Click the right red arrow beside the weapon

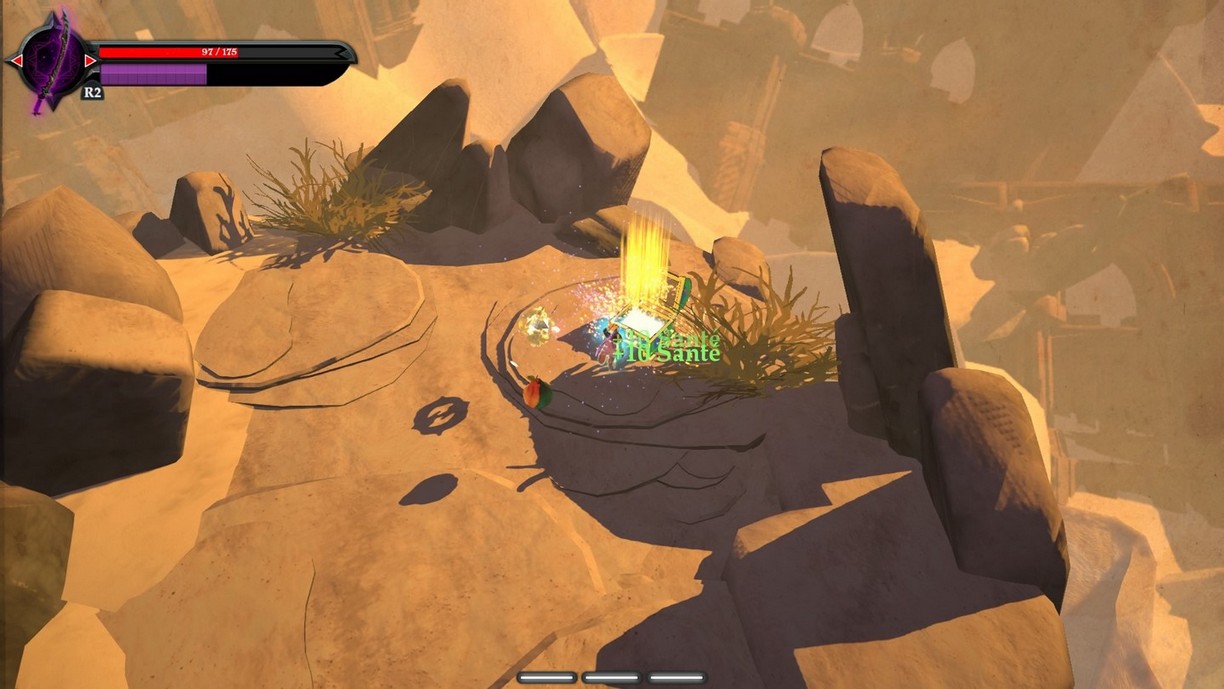click(90, 62)
